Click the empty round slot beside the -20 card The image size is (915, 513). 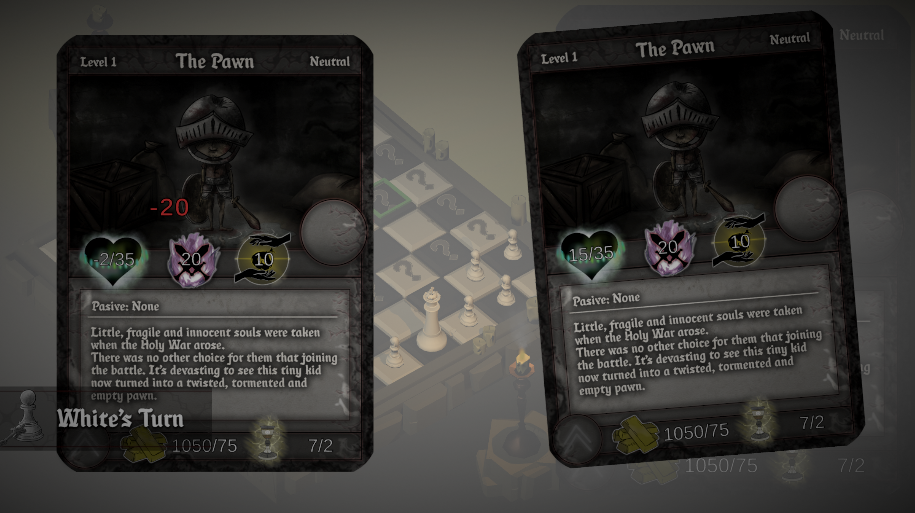tap(333, 232)
